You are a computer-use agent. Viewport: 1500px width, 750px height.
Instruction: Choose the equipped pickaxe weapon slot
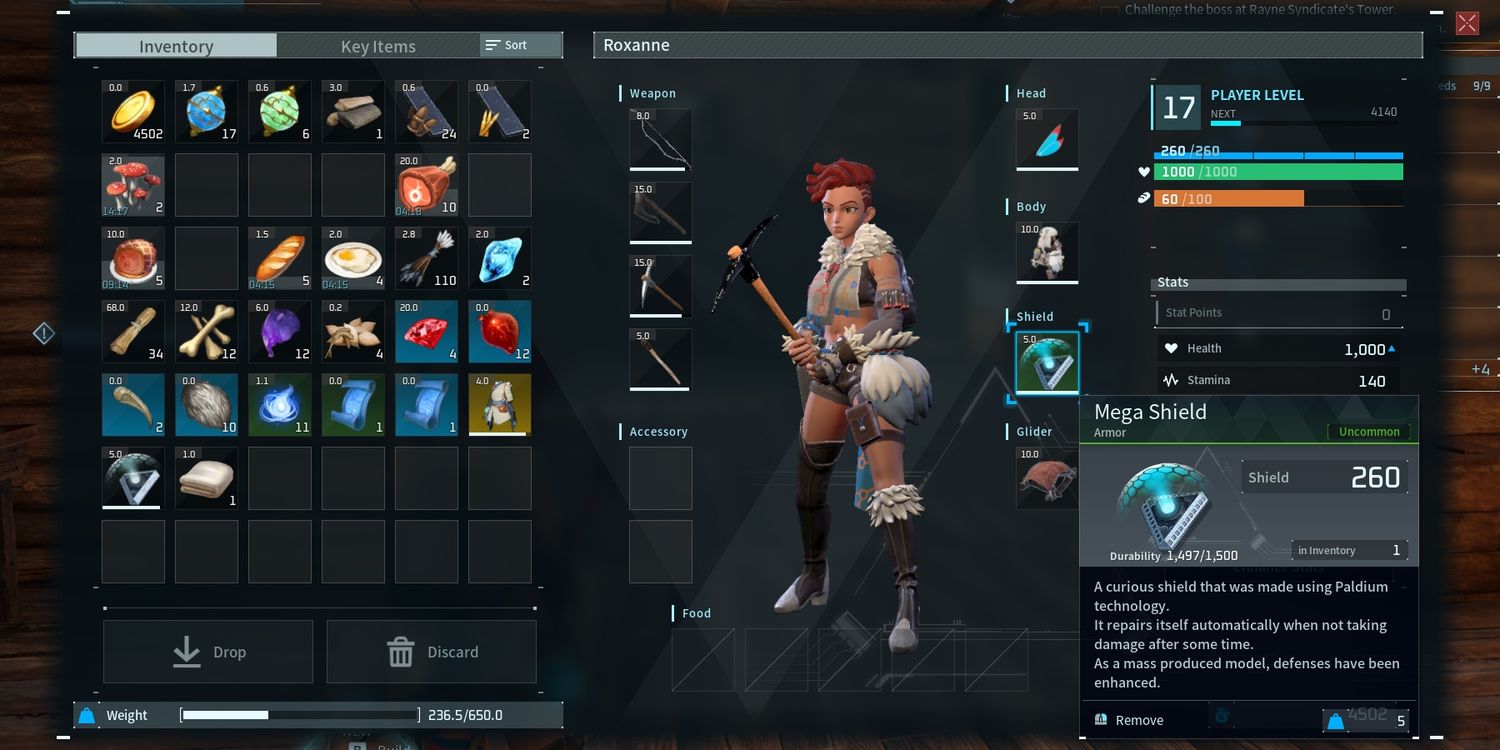[660, 286]
